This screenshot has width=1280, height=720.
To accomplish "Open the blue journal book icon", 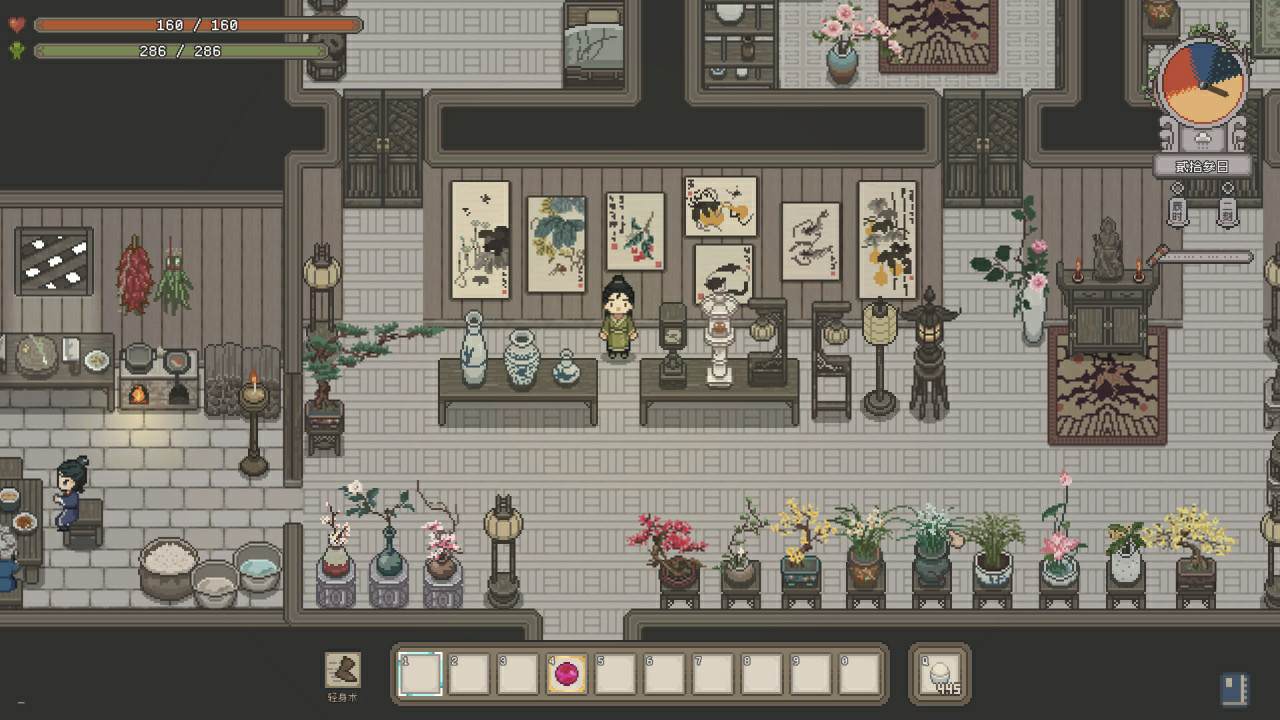I will [x=1234, y=689].
